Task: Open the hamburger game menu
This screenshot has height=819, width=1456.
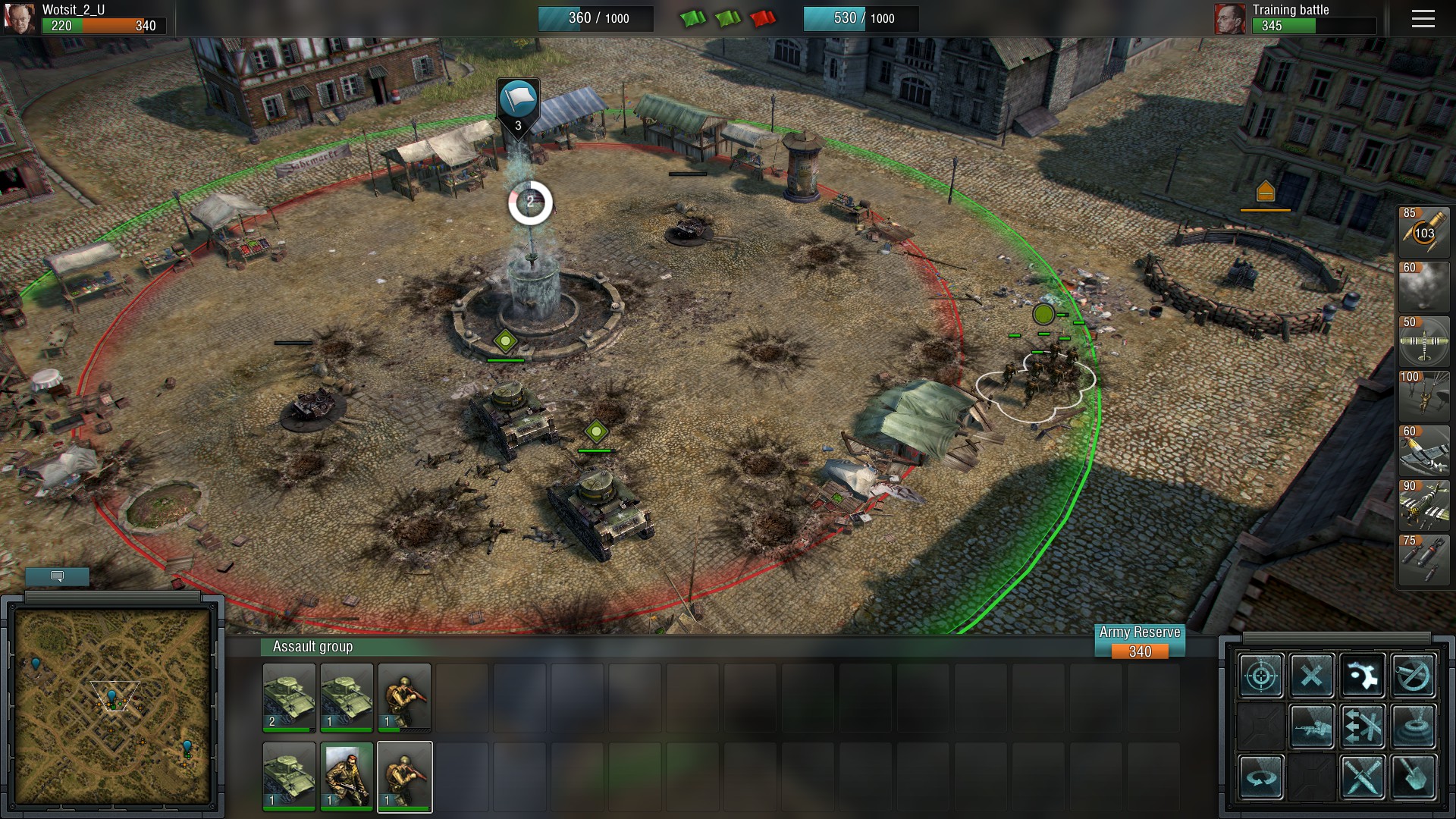Action: [x=1423, y=19]
